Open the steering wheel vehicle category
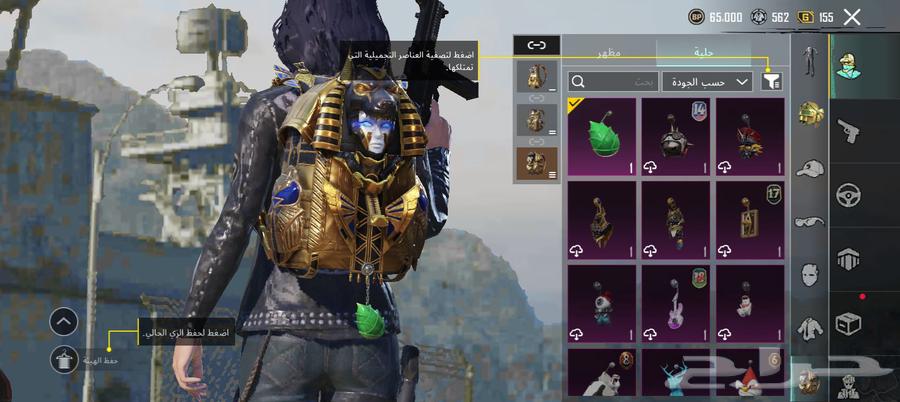Image resolution: width=900 pixels, height=402 pixels. coord(848,193)
